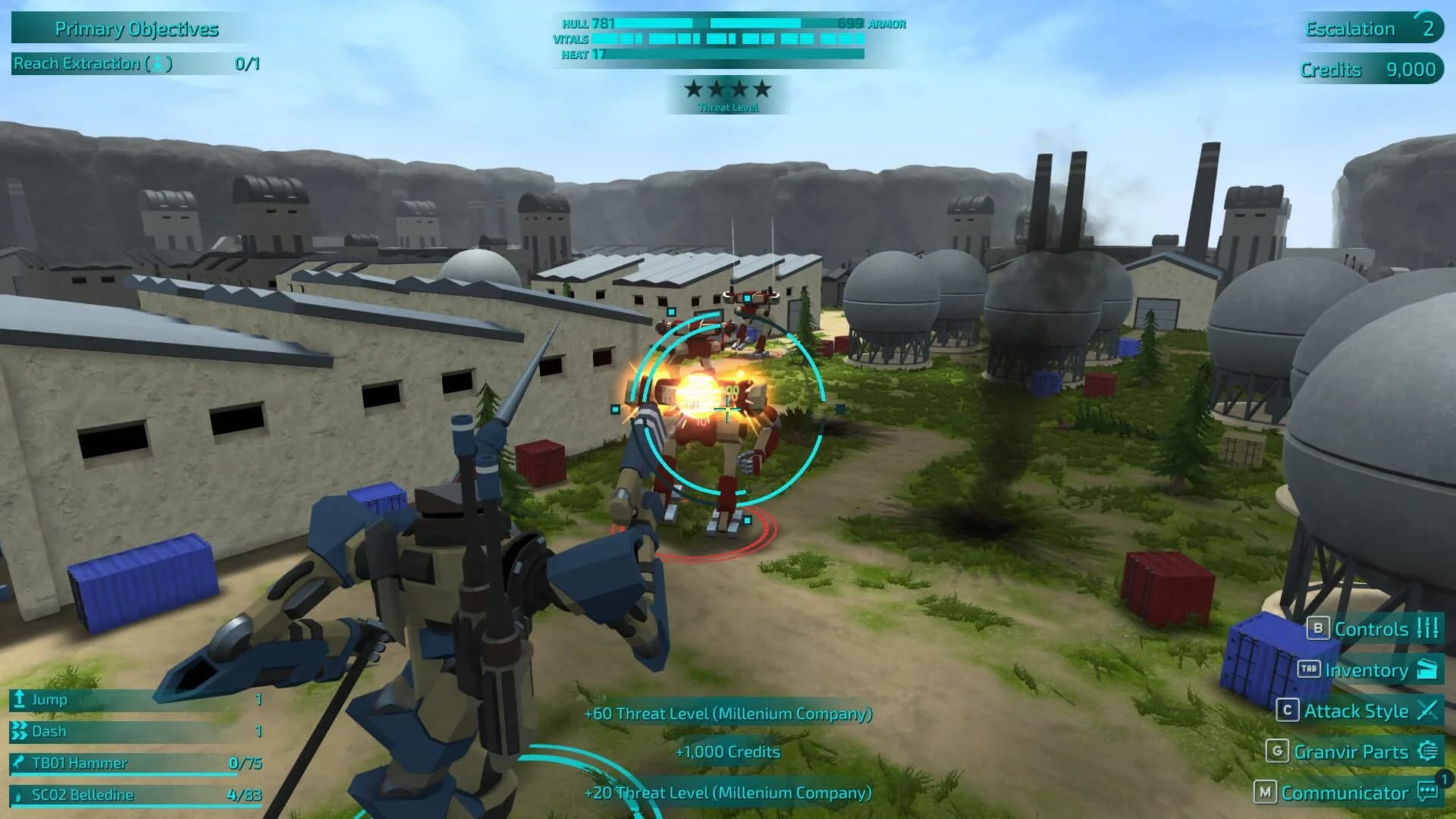Click the Communicator notification badge
This screenshot has width=1456, height=819.
click(x=1444, y=776)
